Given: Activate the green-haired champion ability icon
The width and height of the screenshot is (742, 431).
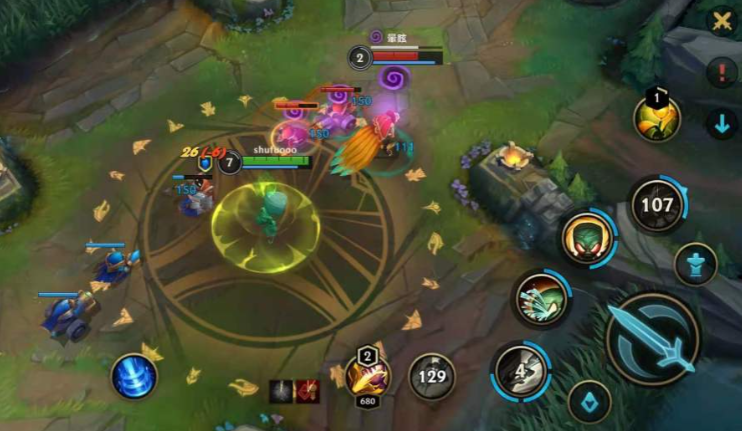Looking at the screenshot, I should [587, 238].
